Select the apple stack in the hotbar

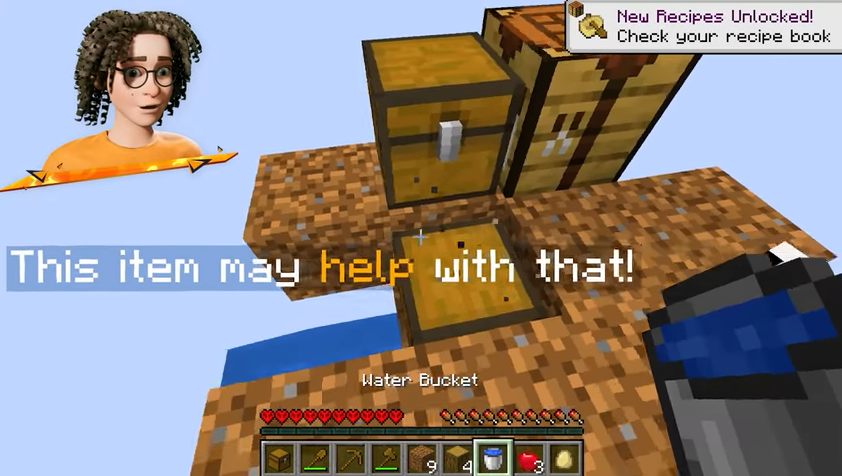[x=530, y=460]
